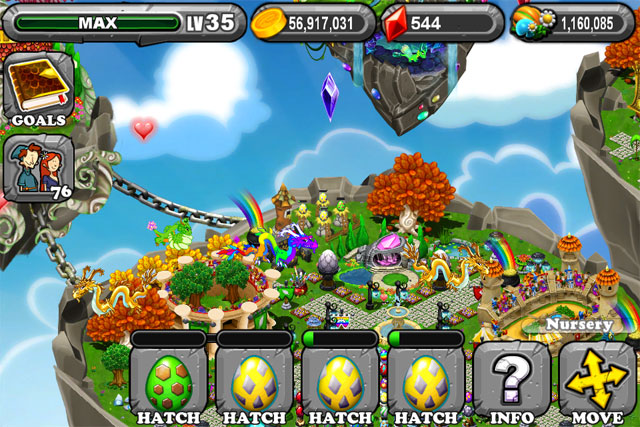Tap the dragon treats food counter
The height and width of the screenshot is (427, 640).
tap(575, 22)
